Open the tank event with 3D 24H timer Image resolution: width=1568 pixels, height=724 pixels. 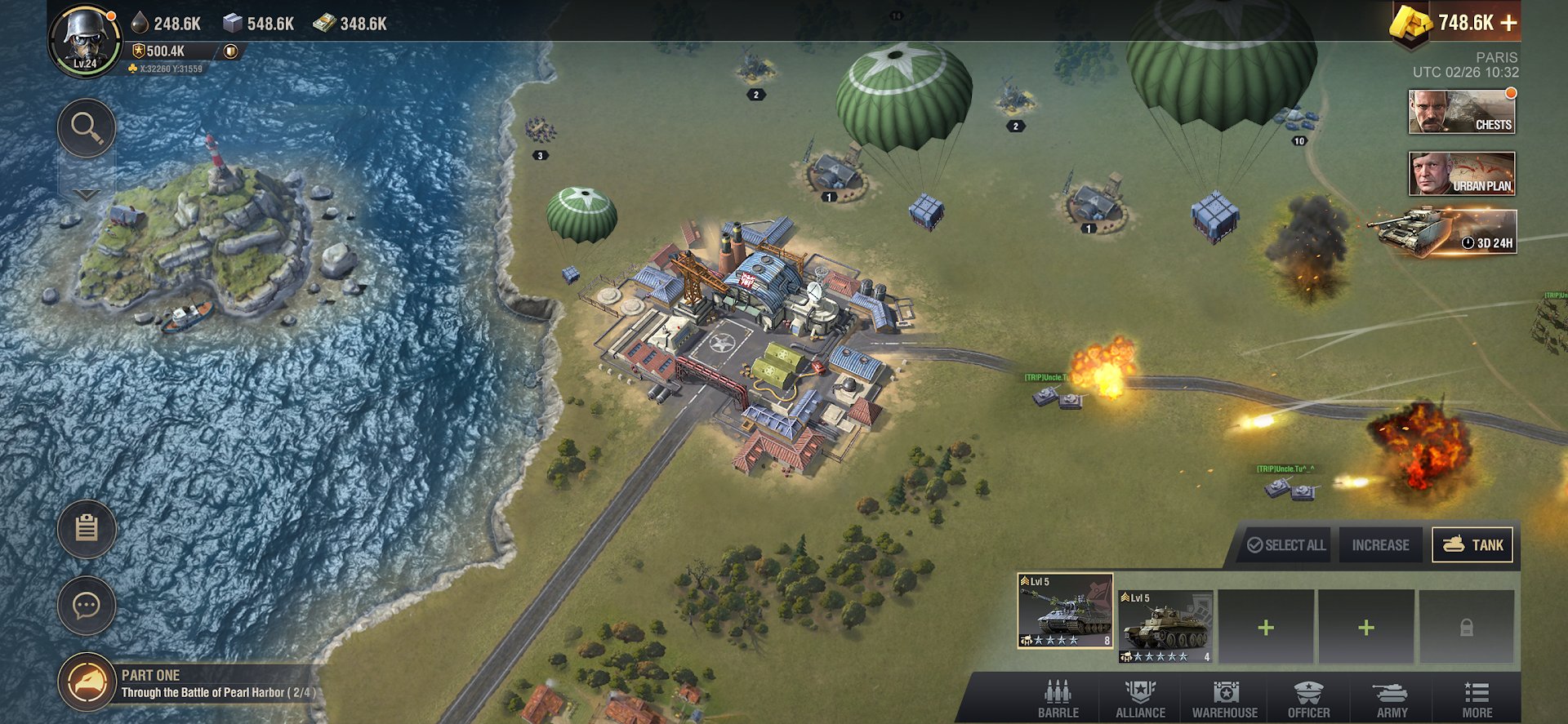(x=1445, y=232)
